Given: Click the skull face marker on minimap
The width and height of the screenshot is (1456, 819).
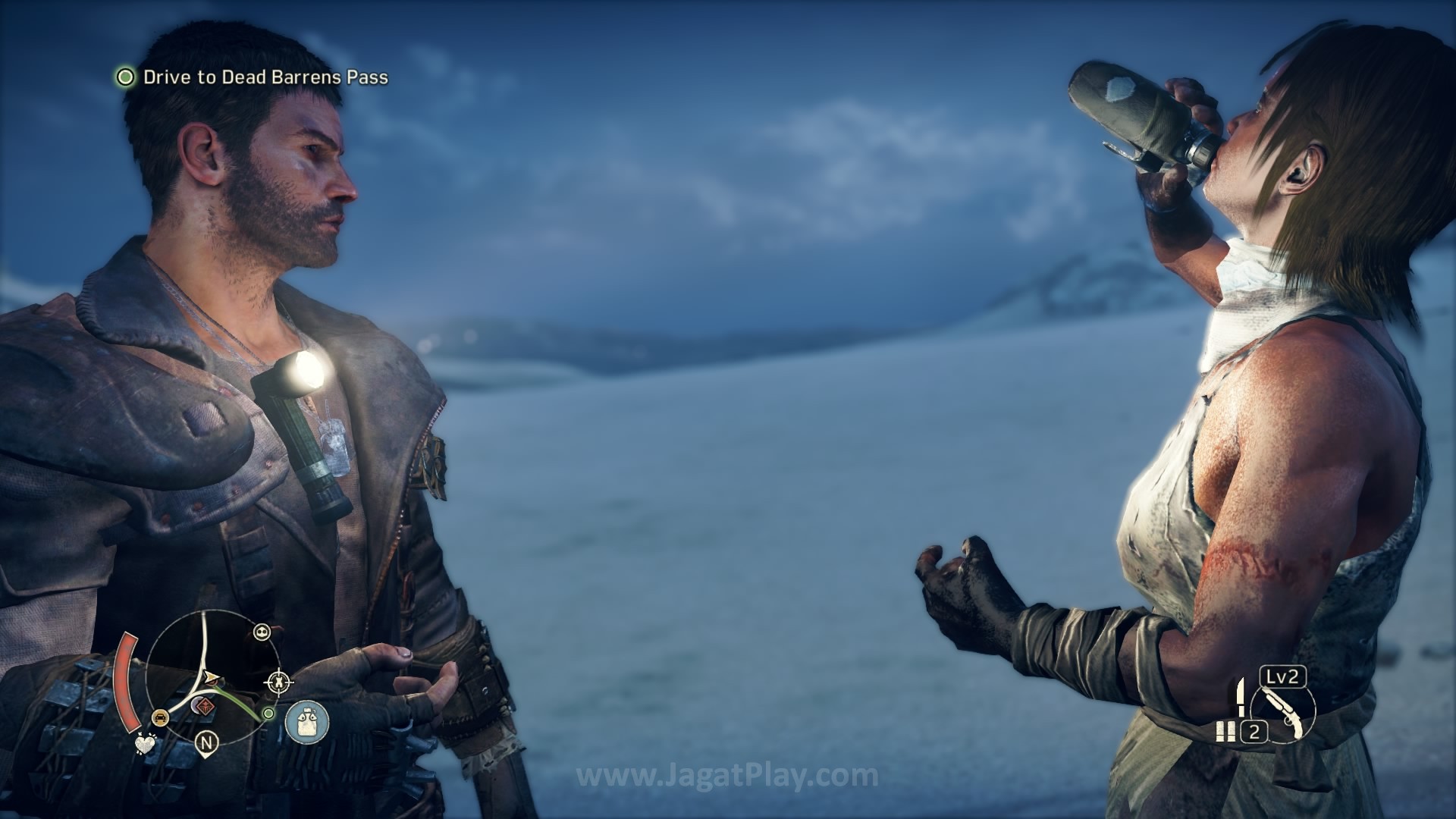Looking at the screenshot, I should (x=262, y=632).
